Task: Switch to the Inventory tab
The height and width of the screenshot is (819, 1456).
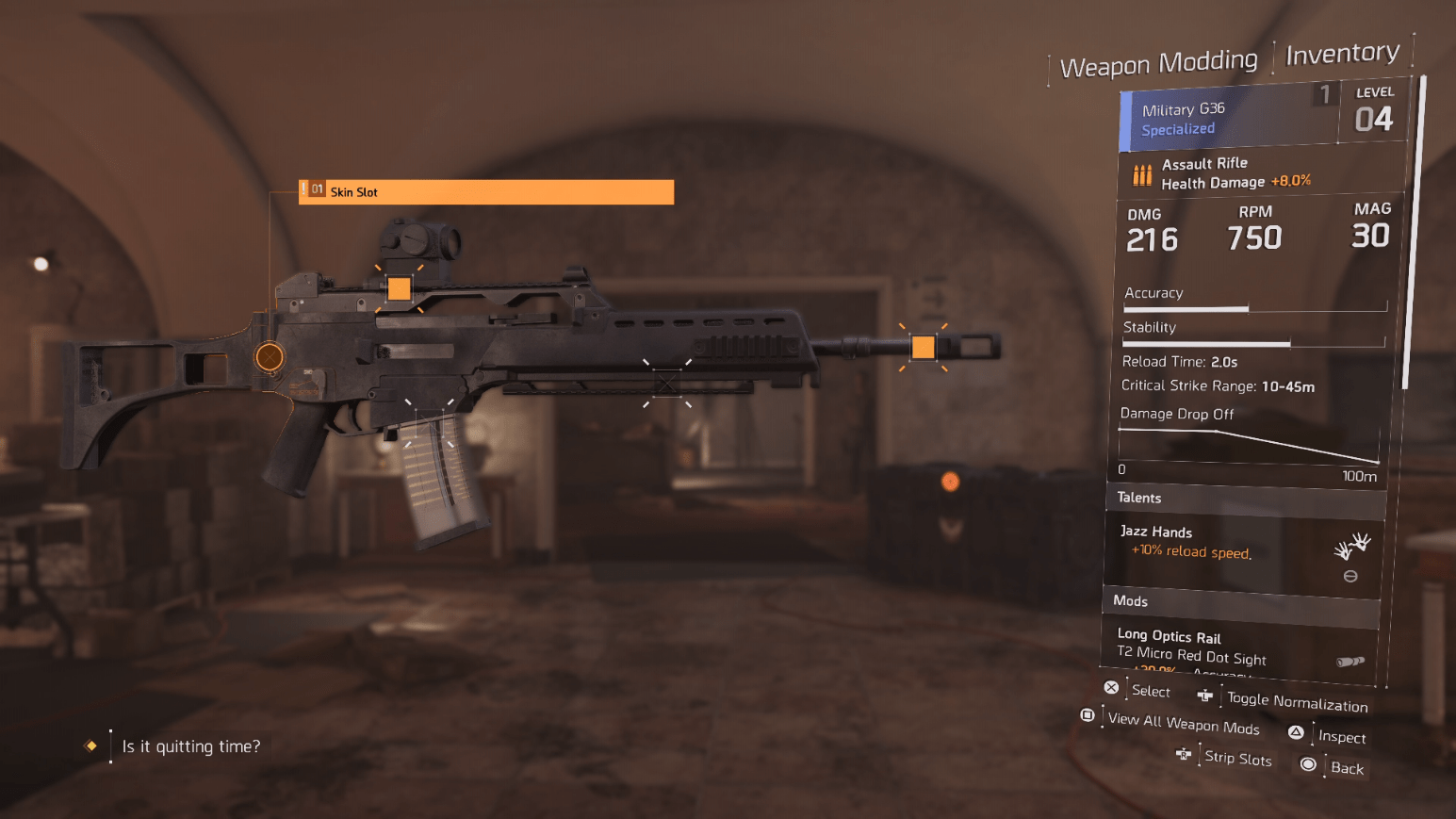Action: point(1342,54)
